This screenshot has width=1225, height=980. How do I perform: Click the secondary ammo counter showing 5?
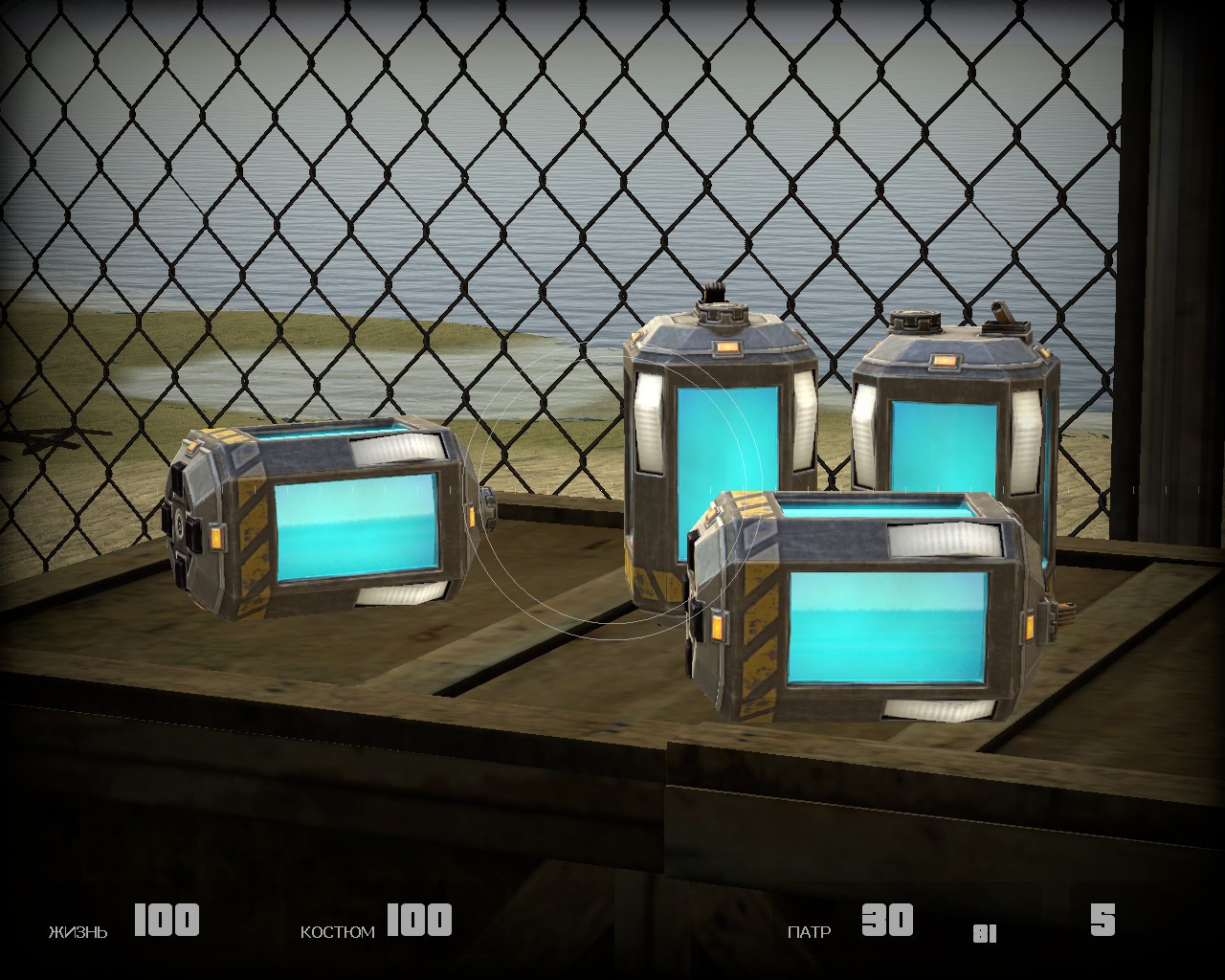click(1101, 921)
